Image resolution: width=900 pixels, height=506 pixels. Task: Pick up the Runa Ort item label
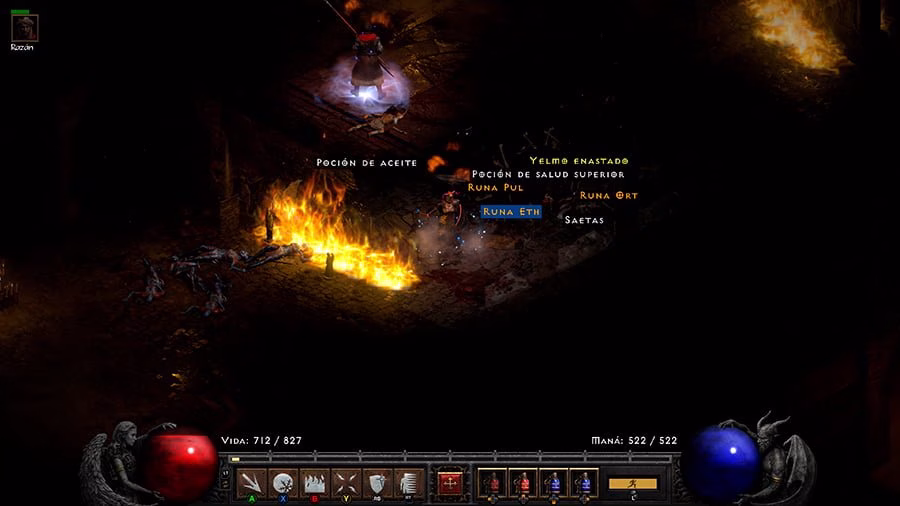tap(608, 196)
